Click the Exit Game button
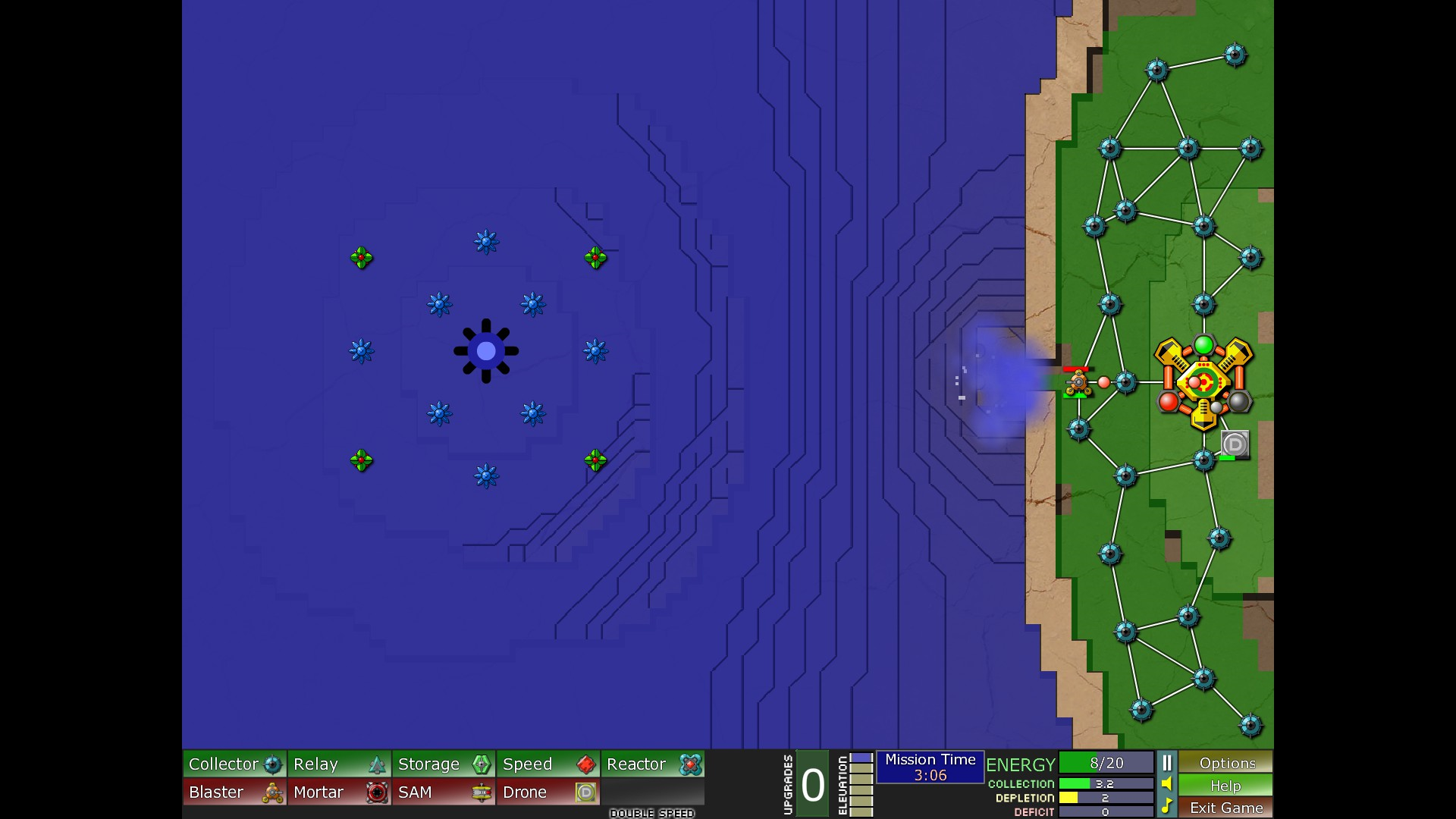This screenshot has width=1456, height=819. (1226, 808)
